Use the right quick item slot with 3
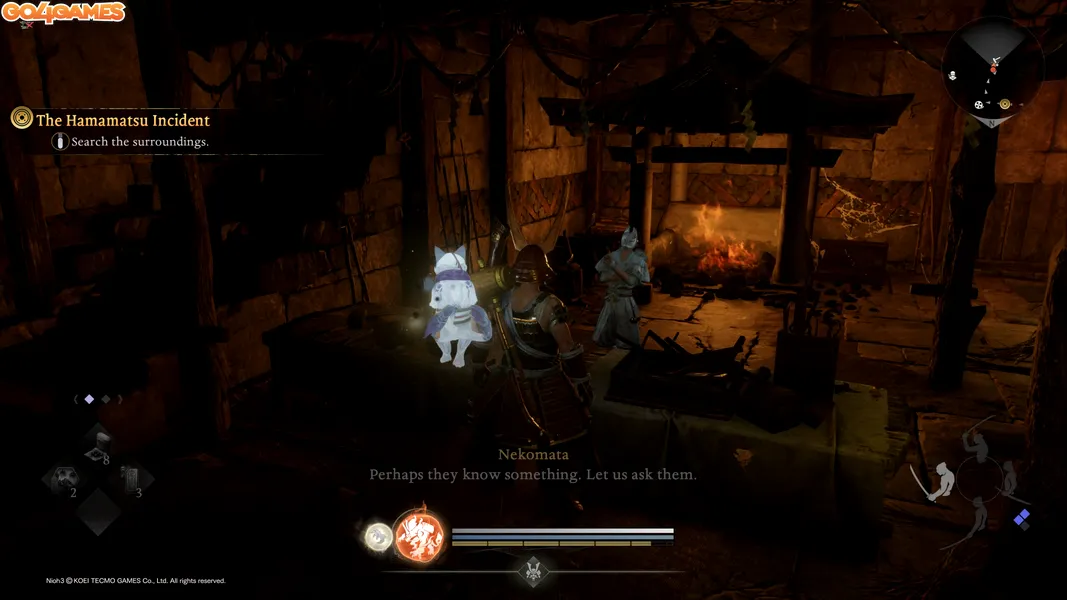The height and width of the screenshot is (600, 1067). [133, 480]
